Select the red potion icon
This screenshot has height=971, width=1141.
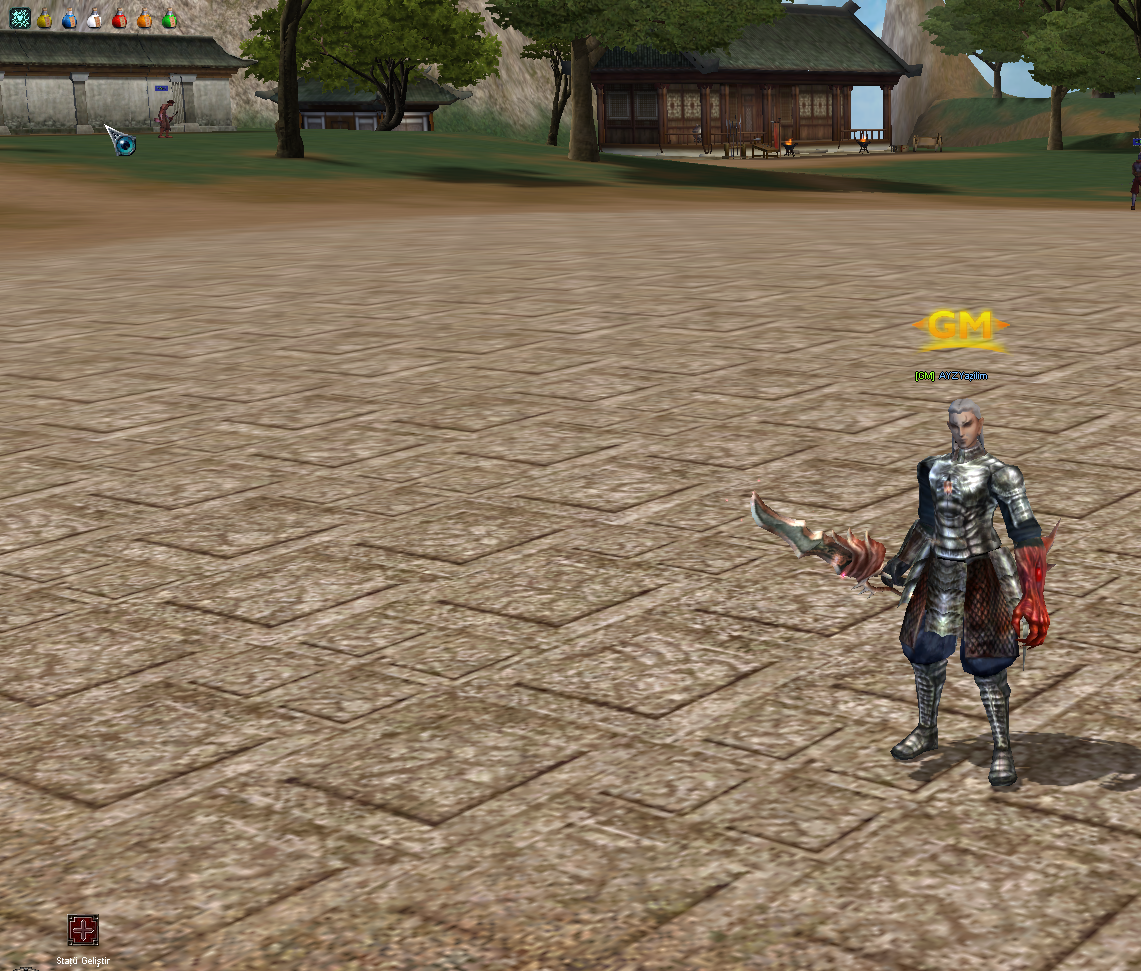tap(120, 19)
